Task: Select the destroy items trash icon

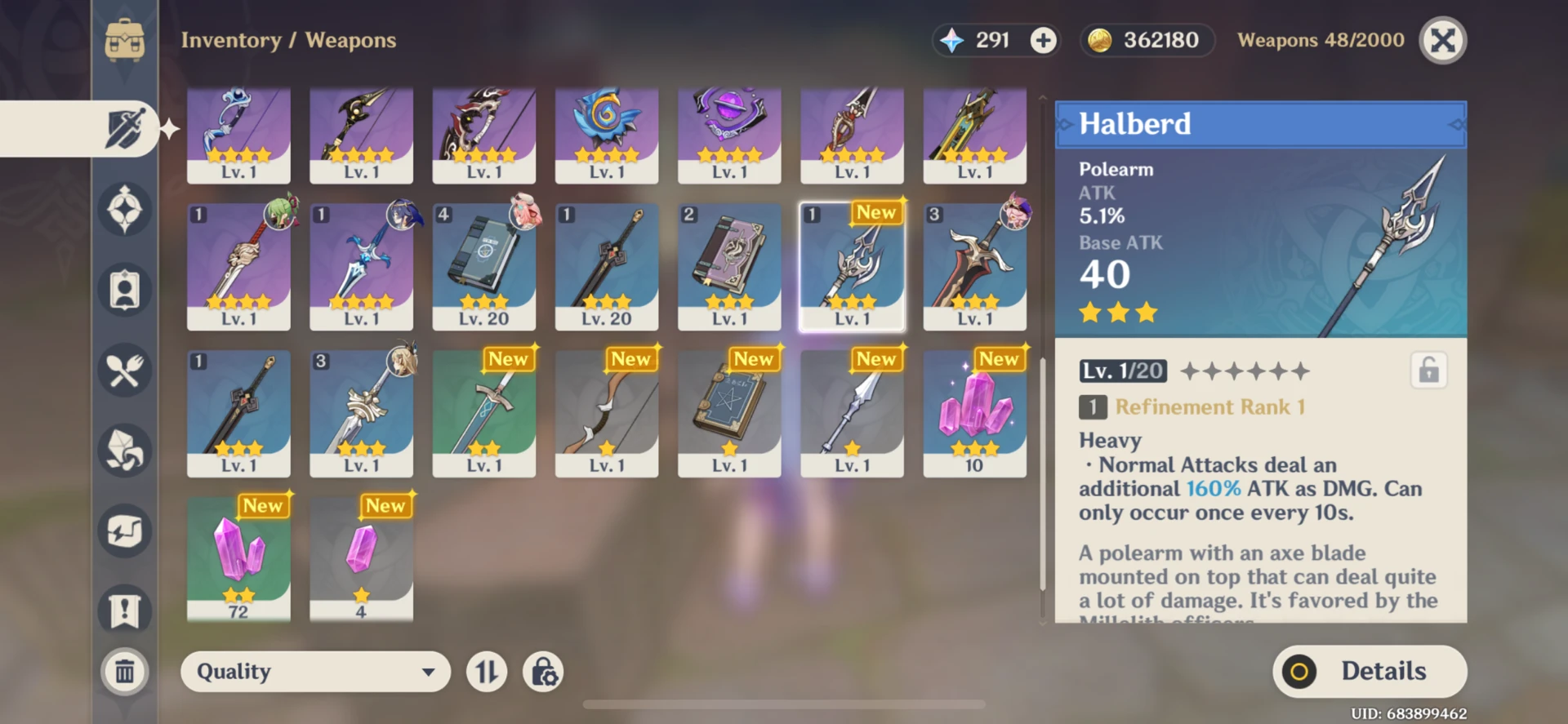Action: click(124, 672)
